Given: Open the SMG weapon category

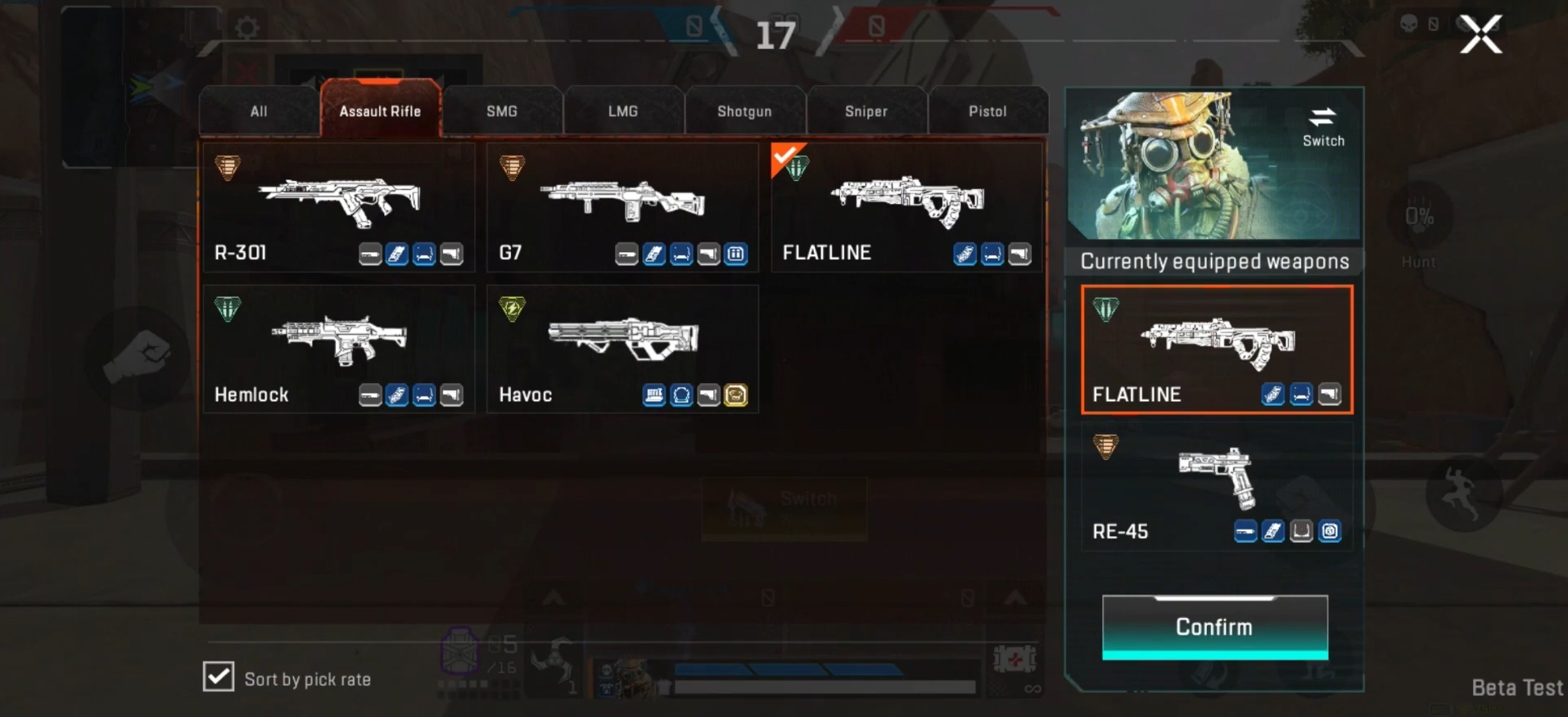Looking at the screenshot, I should point(502,111).
